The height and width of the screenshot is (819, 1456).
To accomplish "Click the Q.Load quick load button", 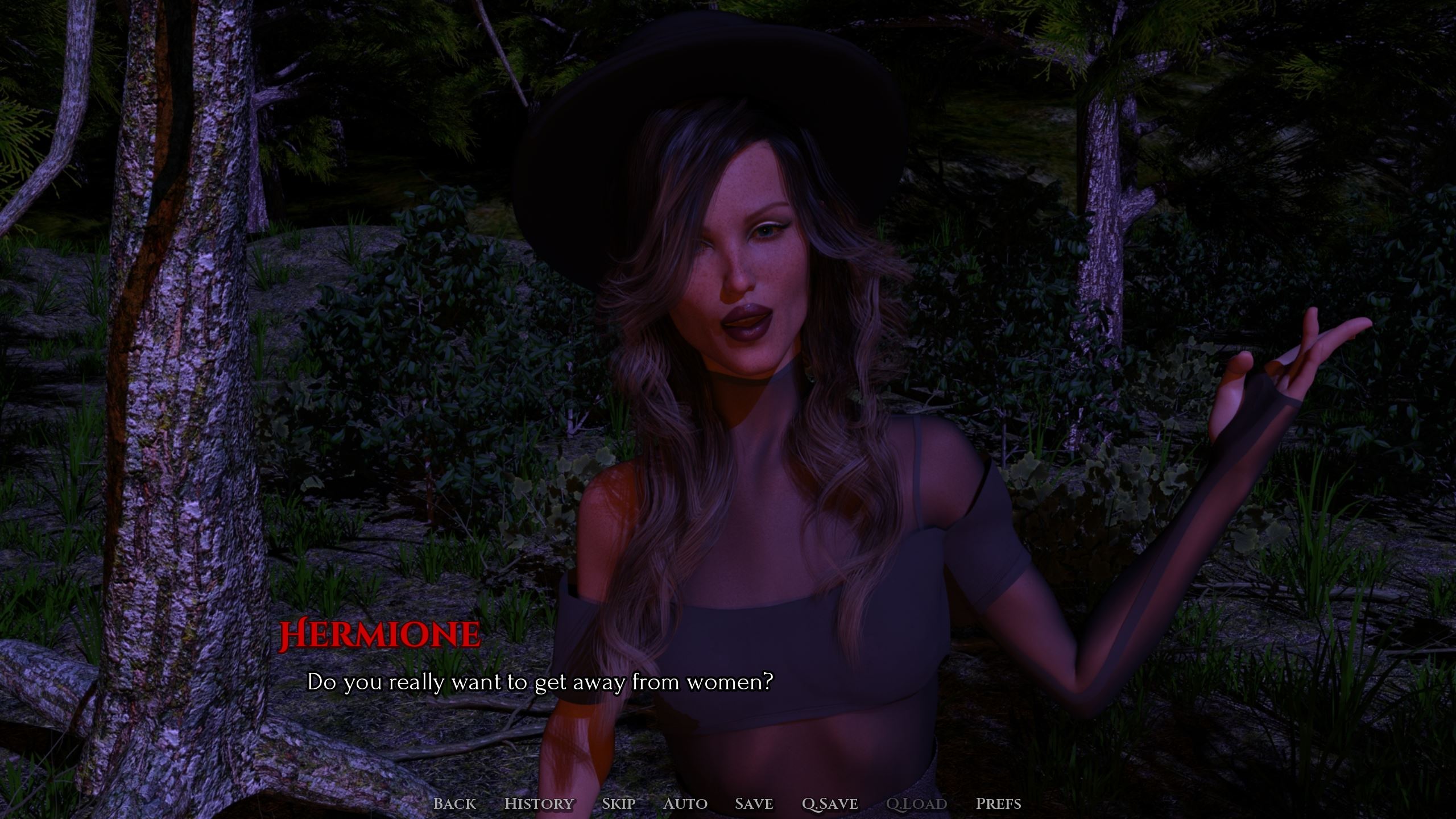I will [x=916, y=804].
